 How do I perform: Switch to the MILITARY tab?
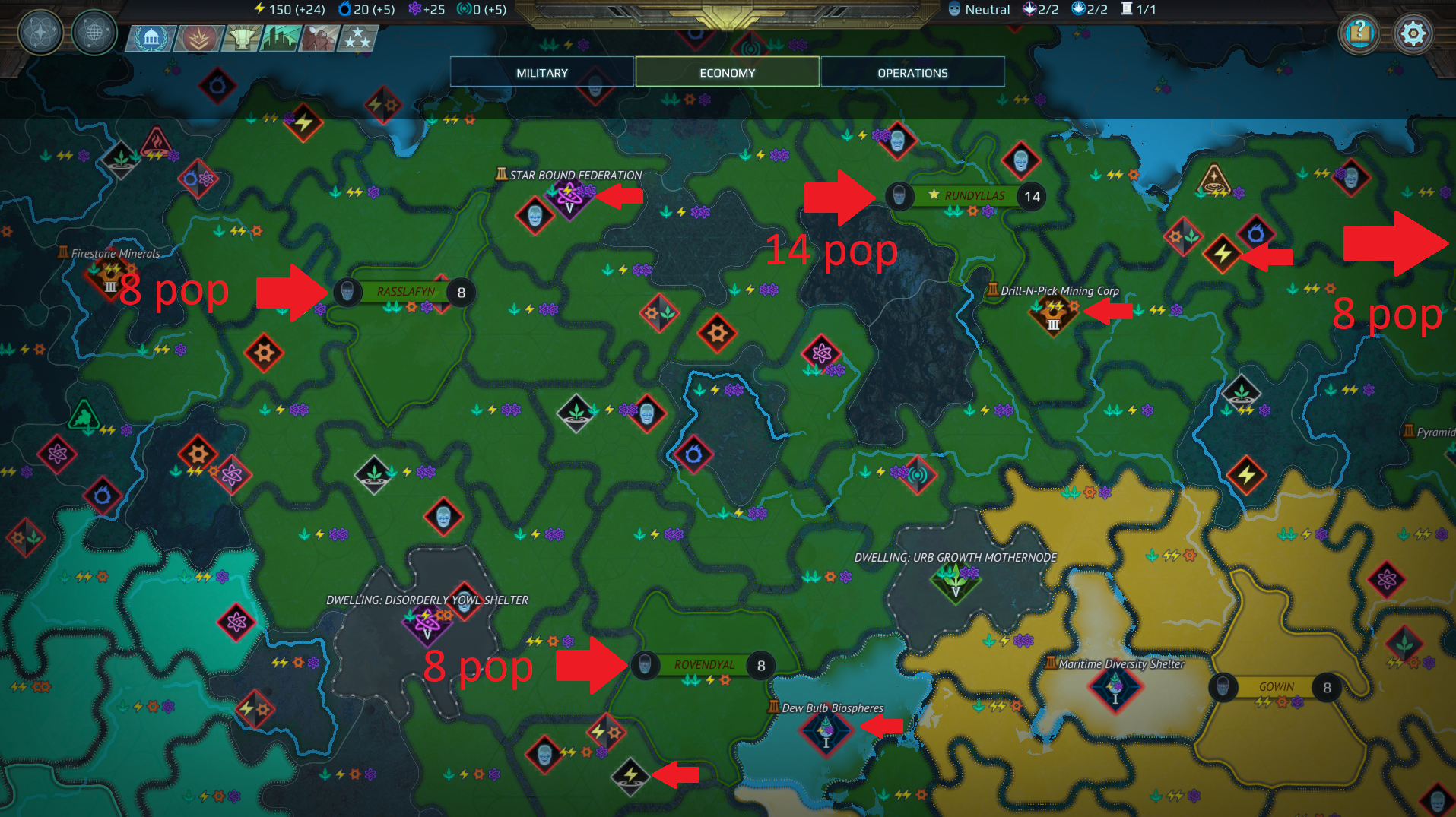tap(541, 71)
